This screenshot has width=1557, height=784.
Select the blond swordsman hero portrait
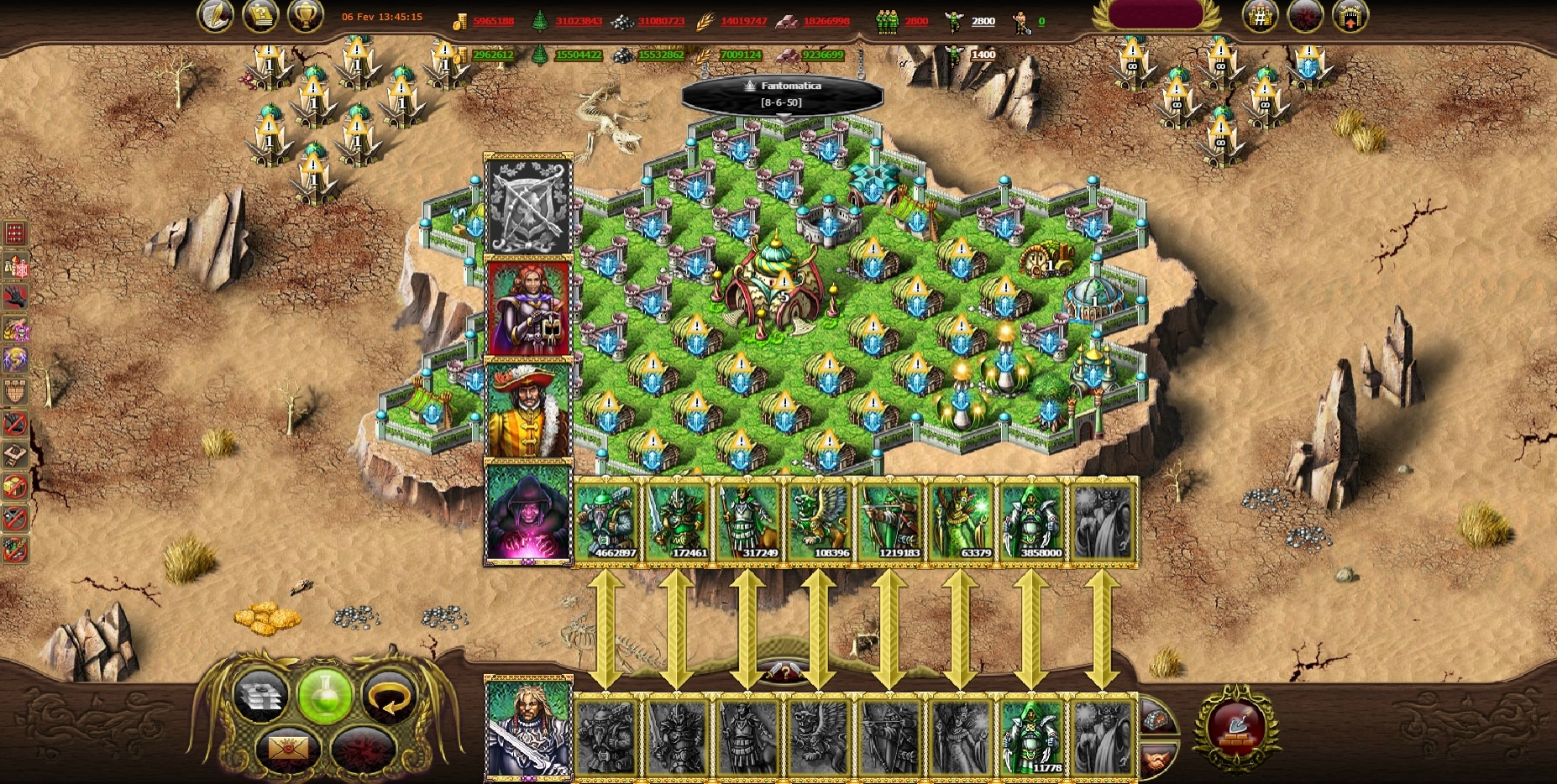528,729
